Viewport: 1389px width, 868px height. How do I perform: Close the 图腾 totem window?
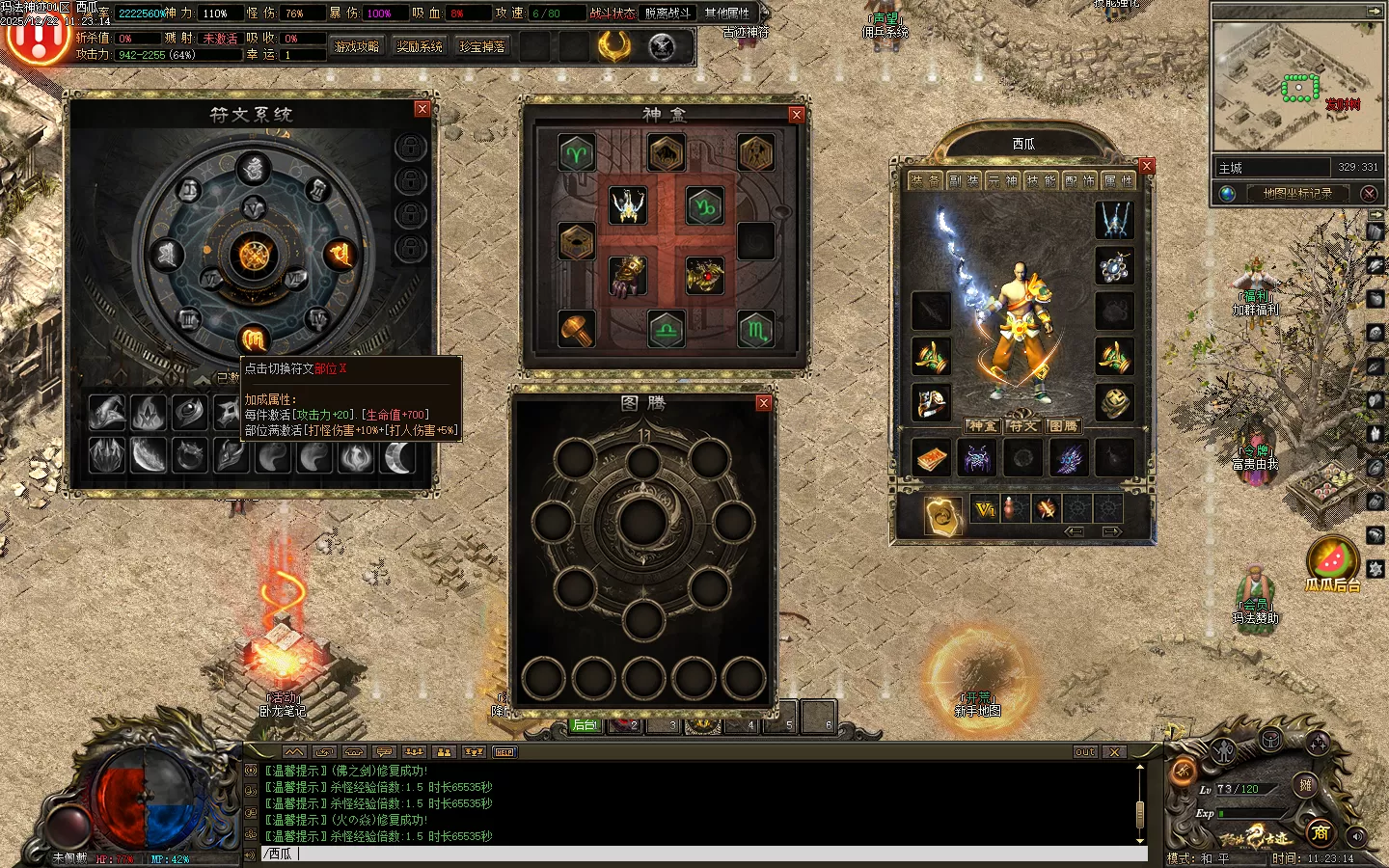tap(763, 403)
